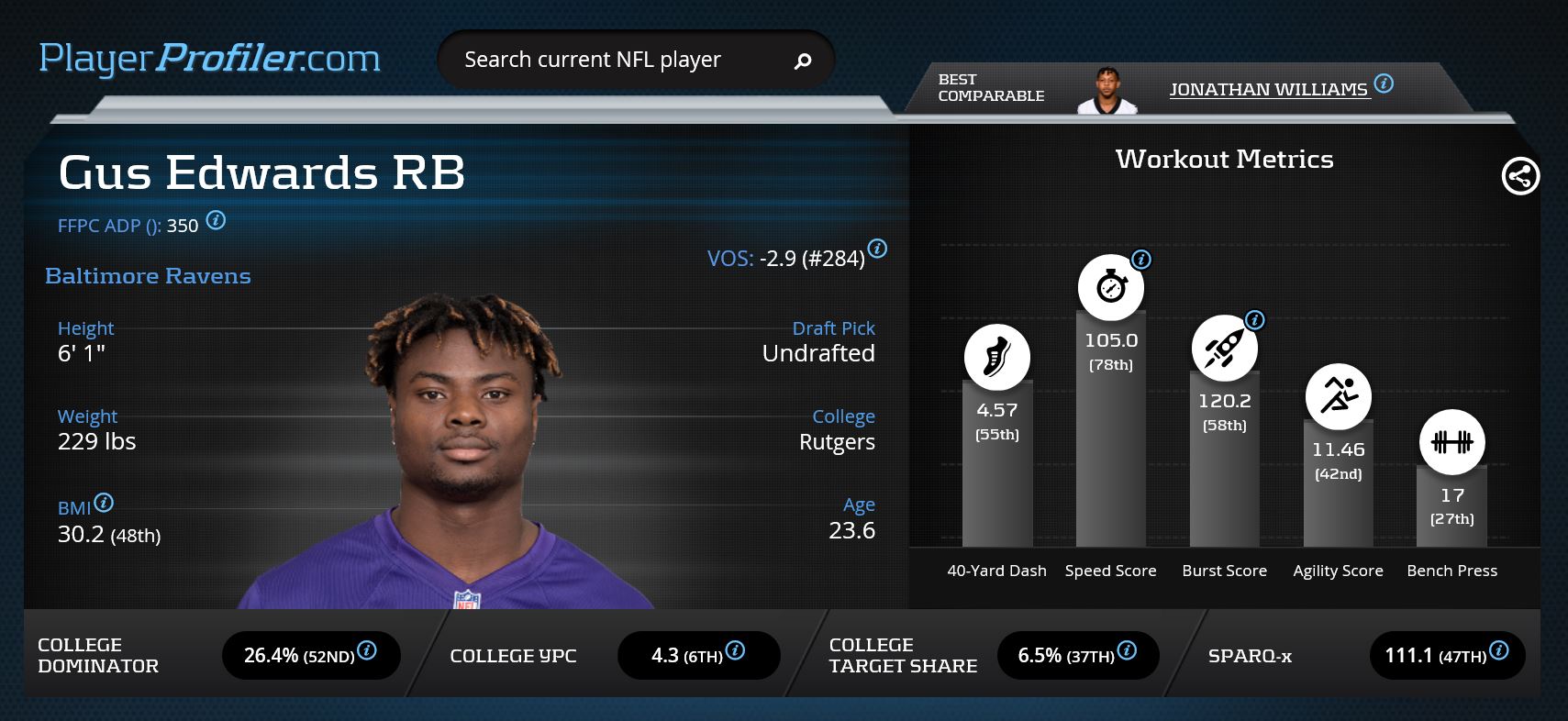The image size is (1568, 721).
Task: Show the FFPC ADP info tooltip
Action: [216, 220]
